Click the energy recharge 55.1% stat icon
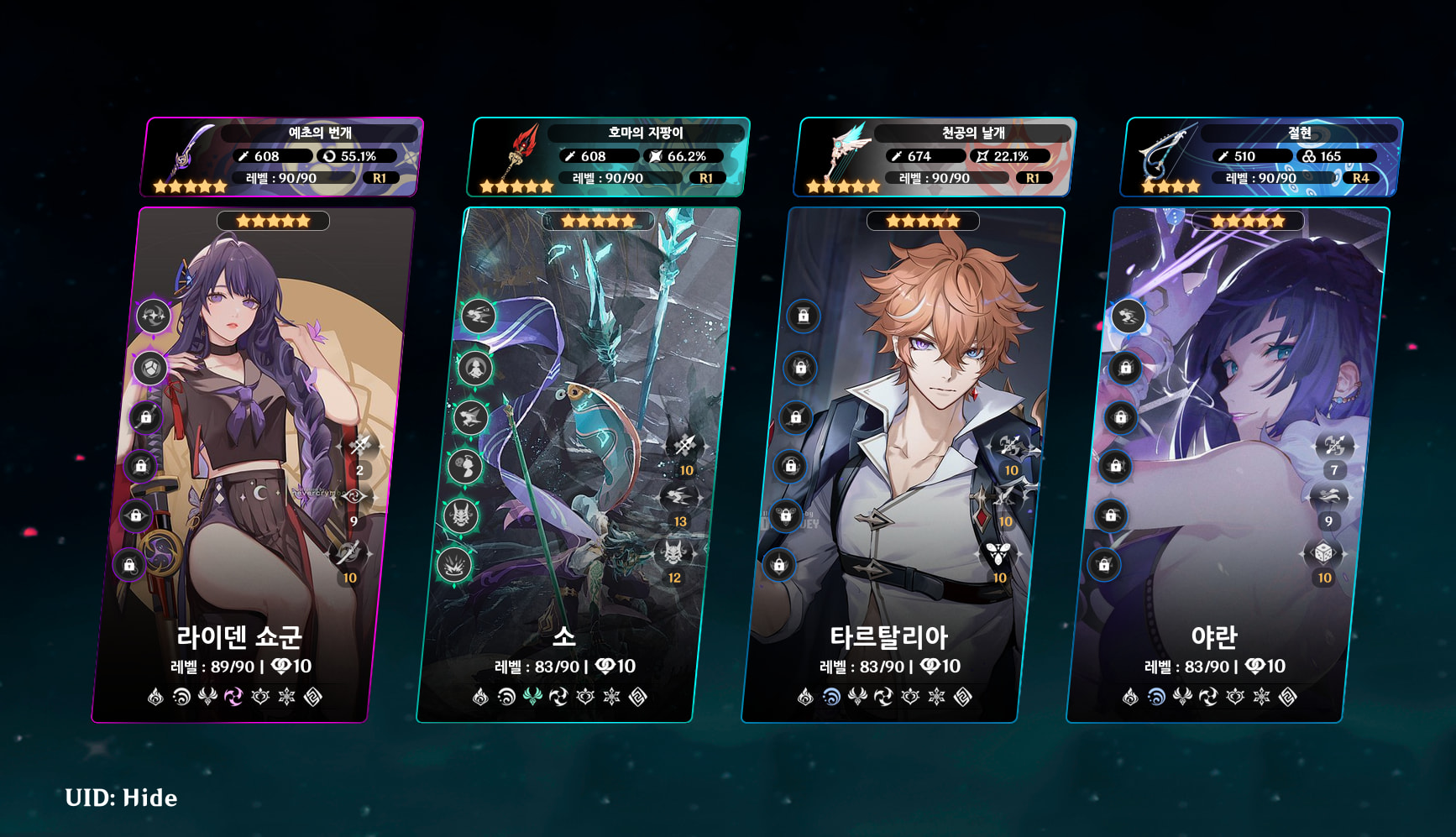Screen dimensions: 1456x837 tap(328, 155)
